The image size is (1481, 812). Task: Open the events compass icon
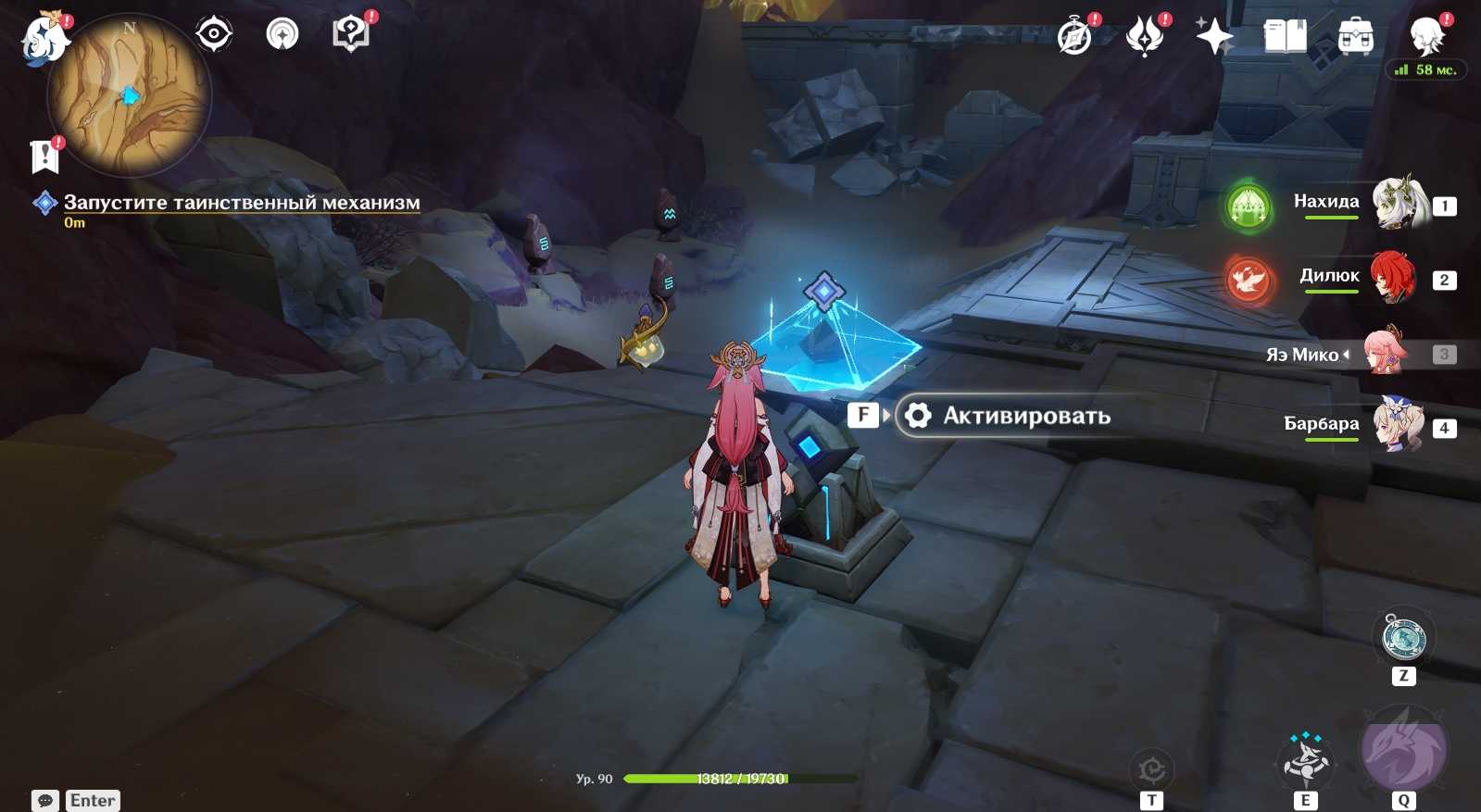(1074, 37)
